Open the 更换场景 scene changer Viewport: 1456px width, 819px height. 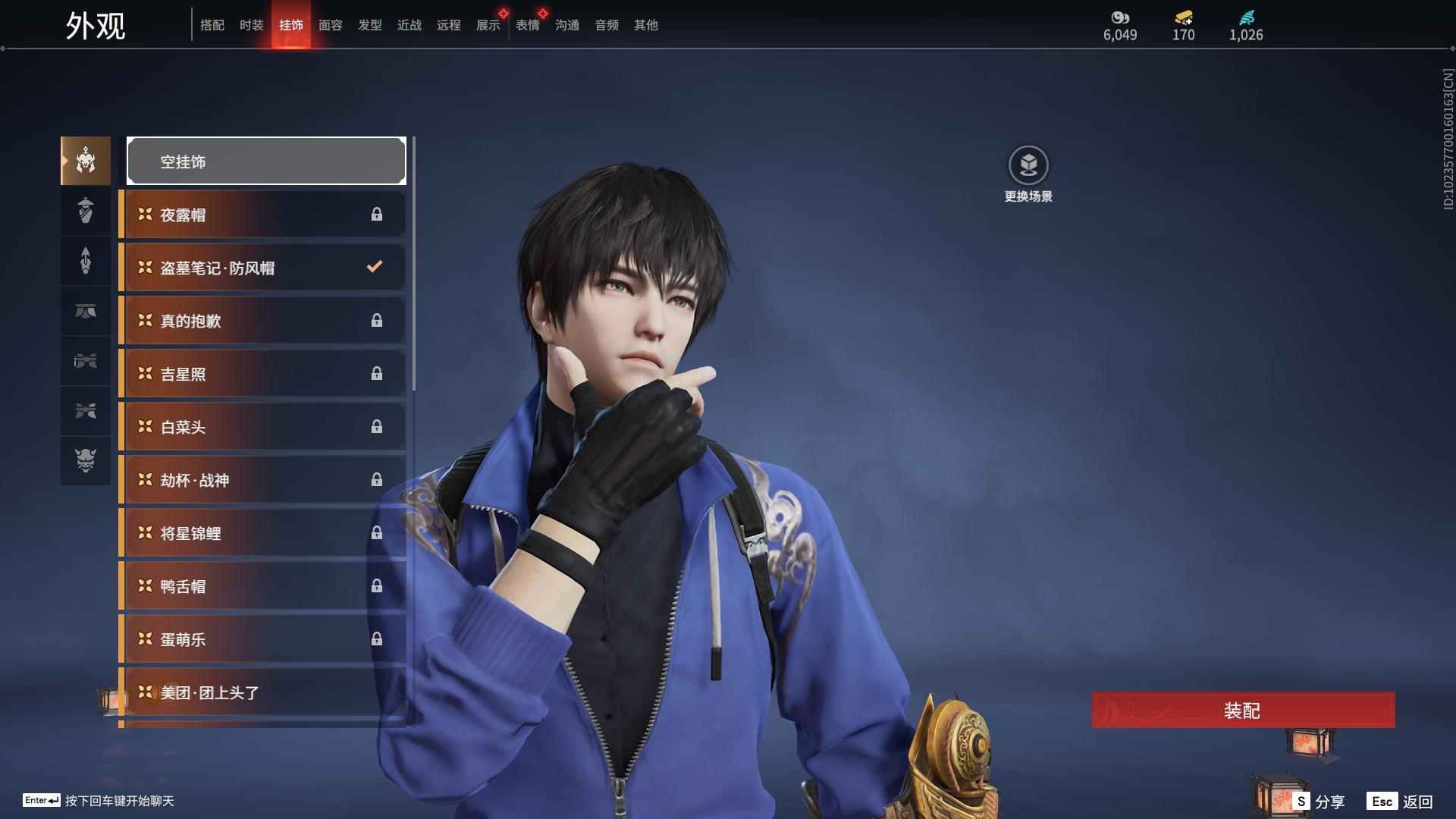[1028, 166]
